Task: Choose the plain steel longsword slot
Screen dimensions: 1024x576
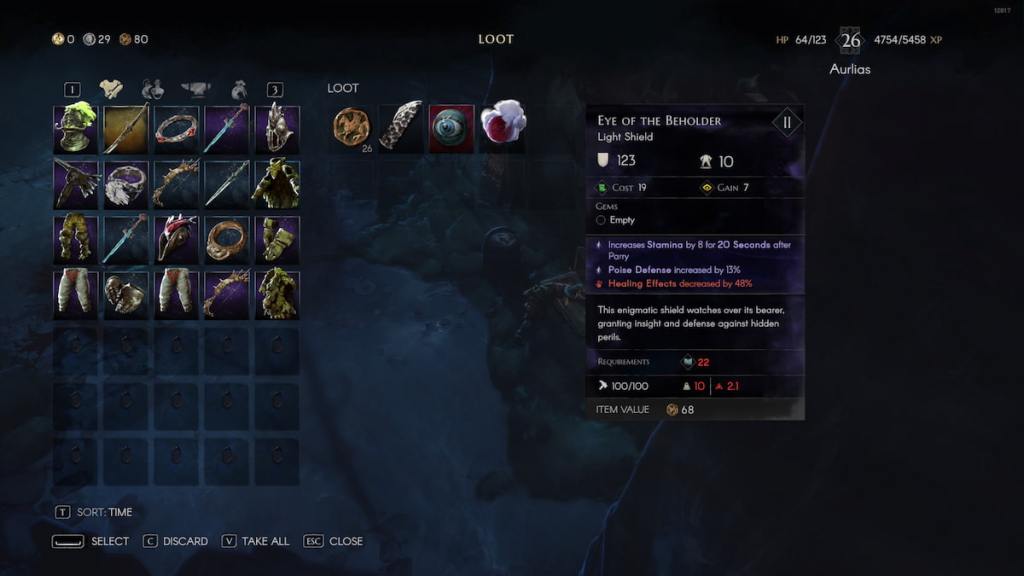Action: click(226, 184)
